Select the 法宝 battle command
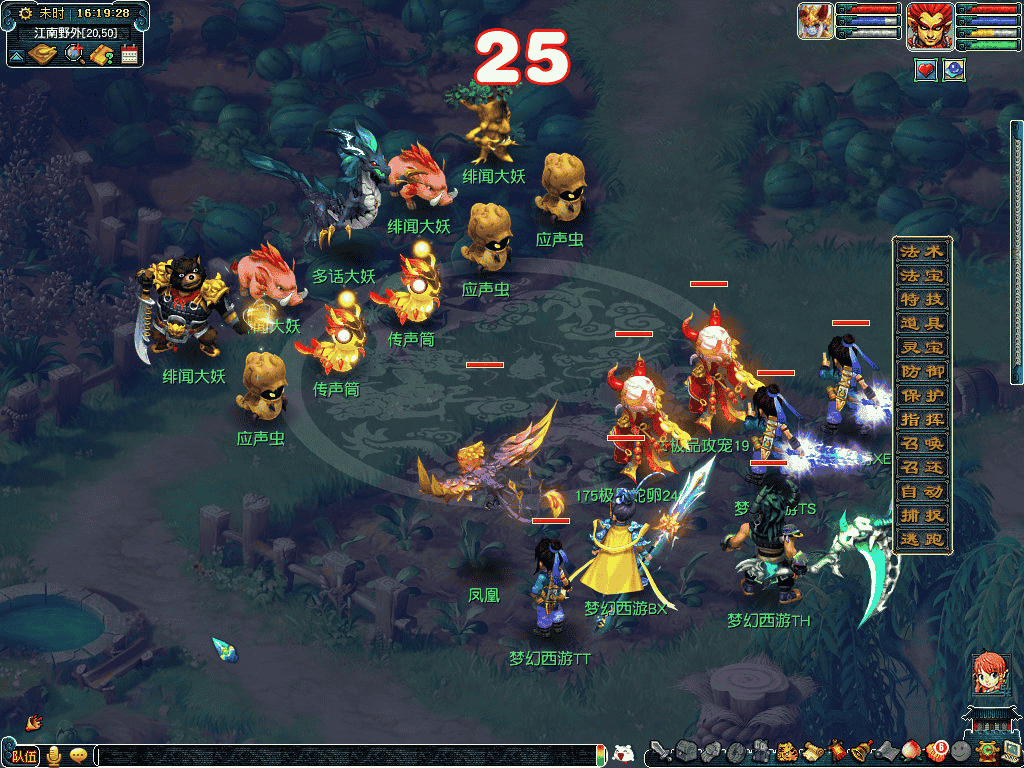The image size is (1024, 768). (x=921, y=275)
